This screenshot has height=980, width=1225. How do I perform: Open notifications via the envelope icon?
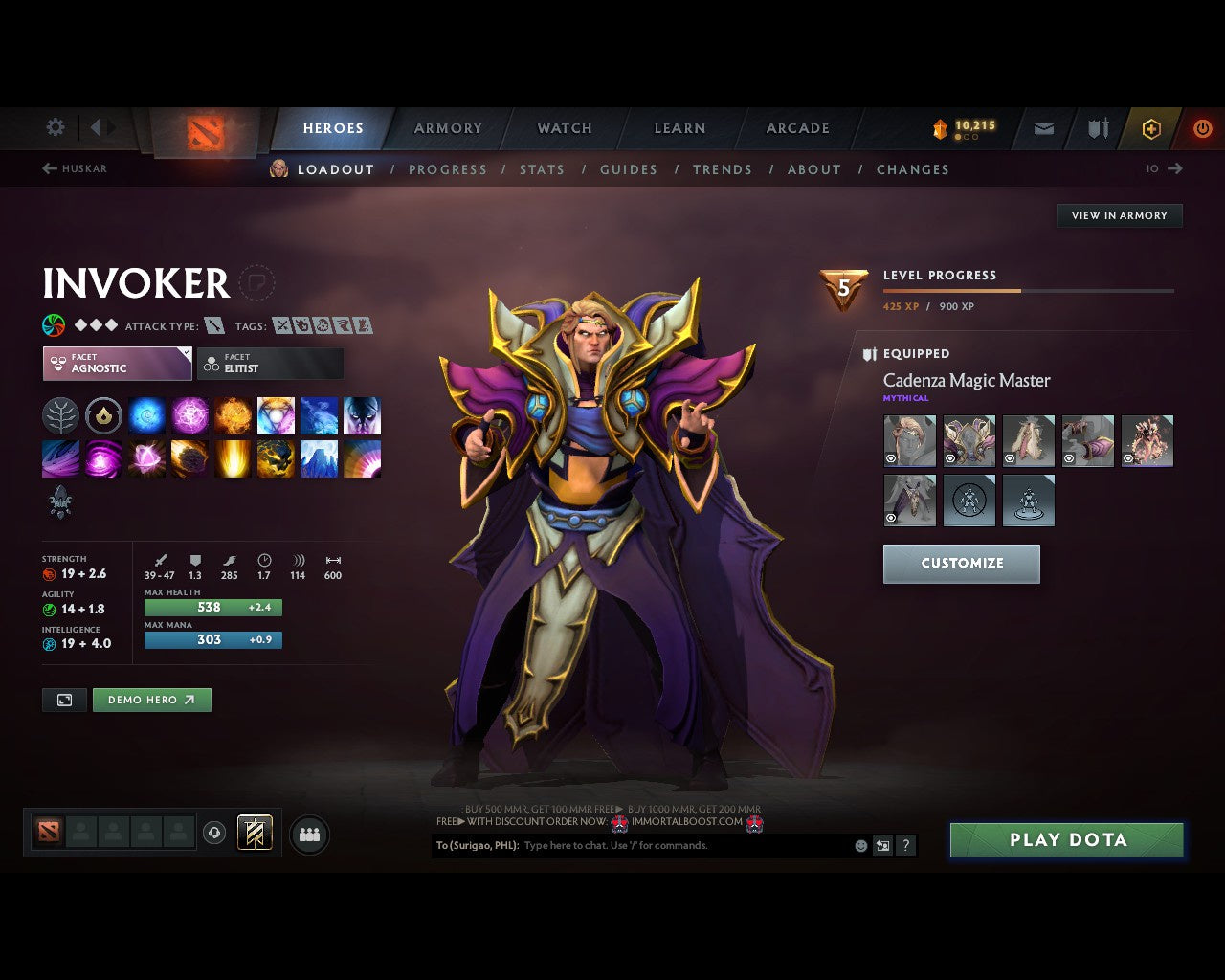pyautogui.click(x=1042, y=126)
